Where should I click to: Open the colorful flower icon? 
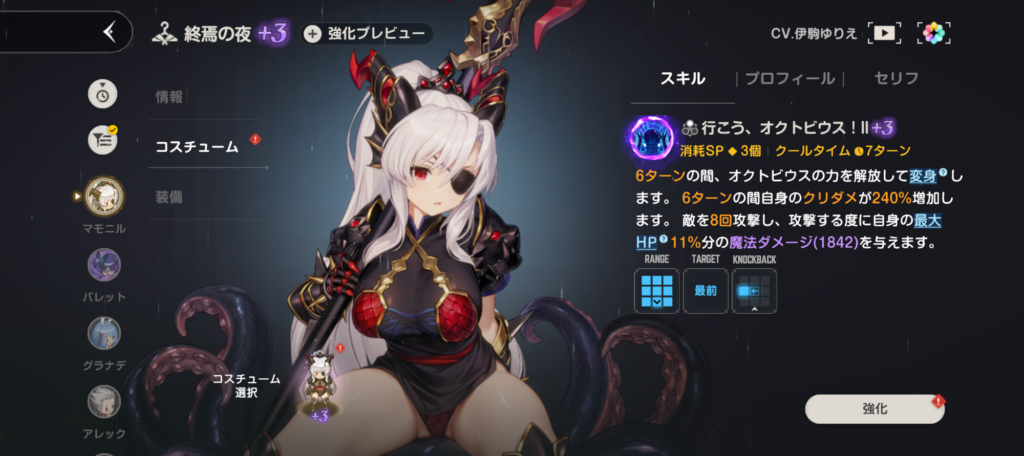(934, 33)
